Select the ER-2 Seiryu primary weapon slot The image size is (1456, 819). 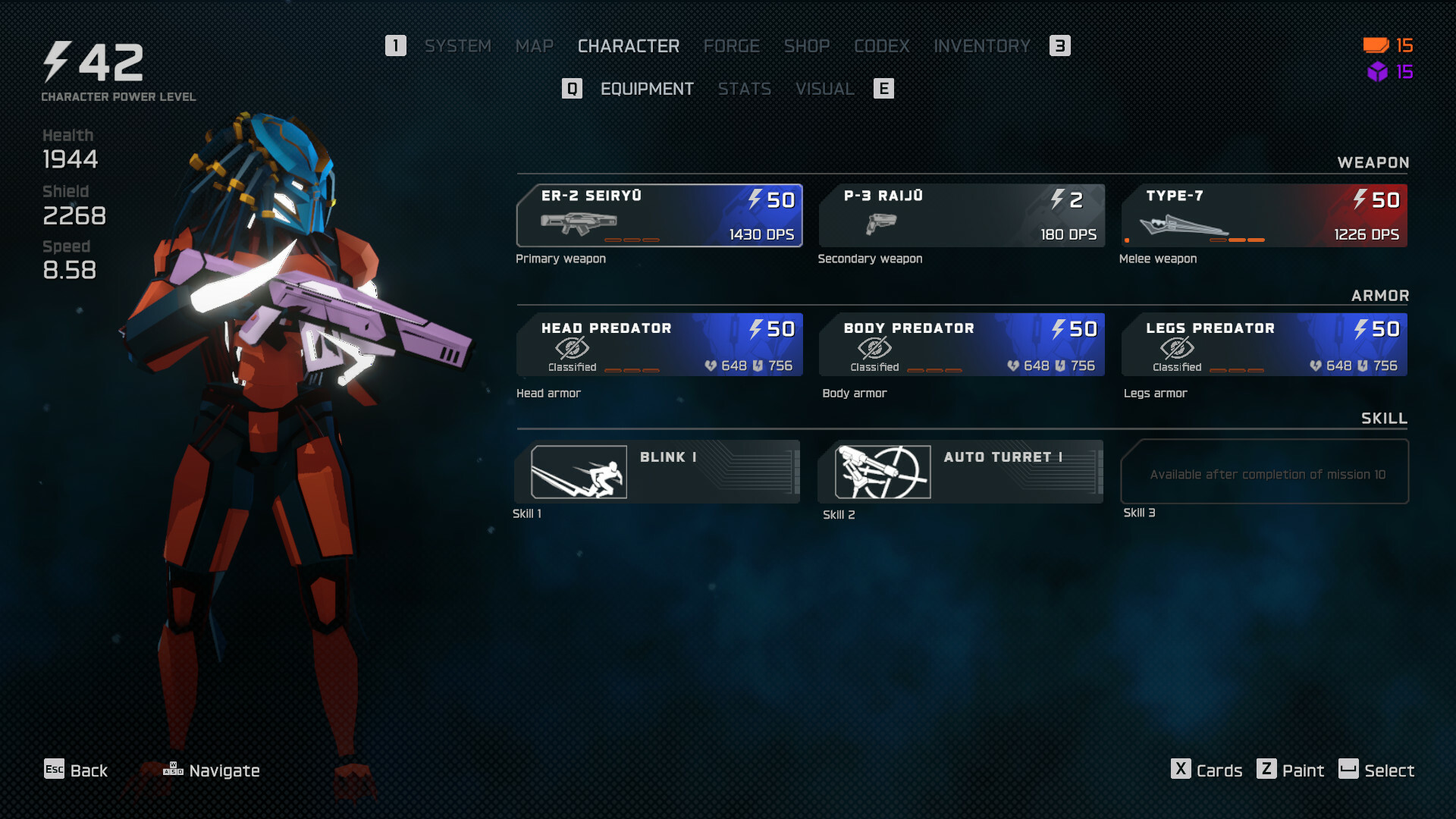click(x=659, y=215)
